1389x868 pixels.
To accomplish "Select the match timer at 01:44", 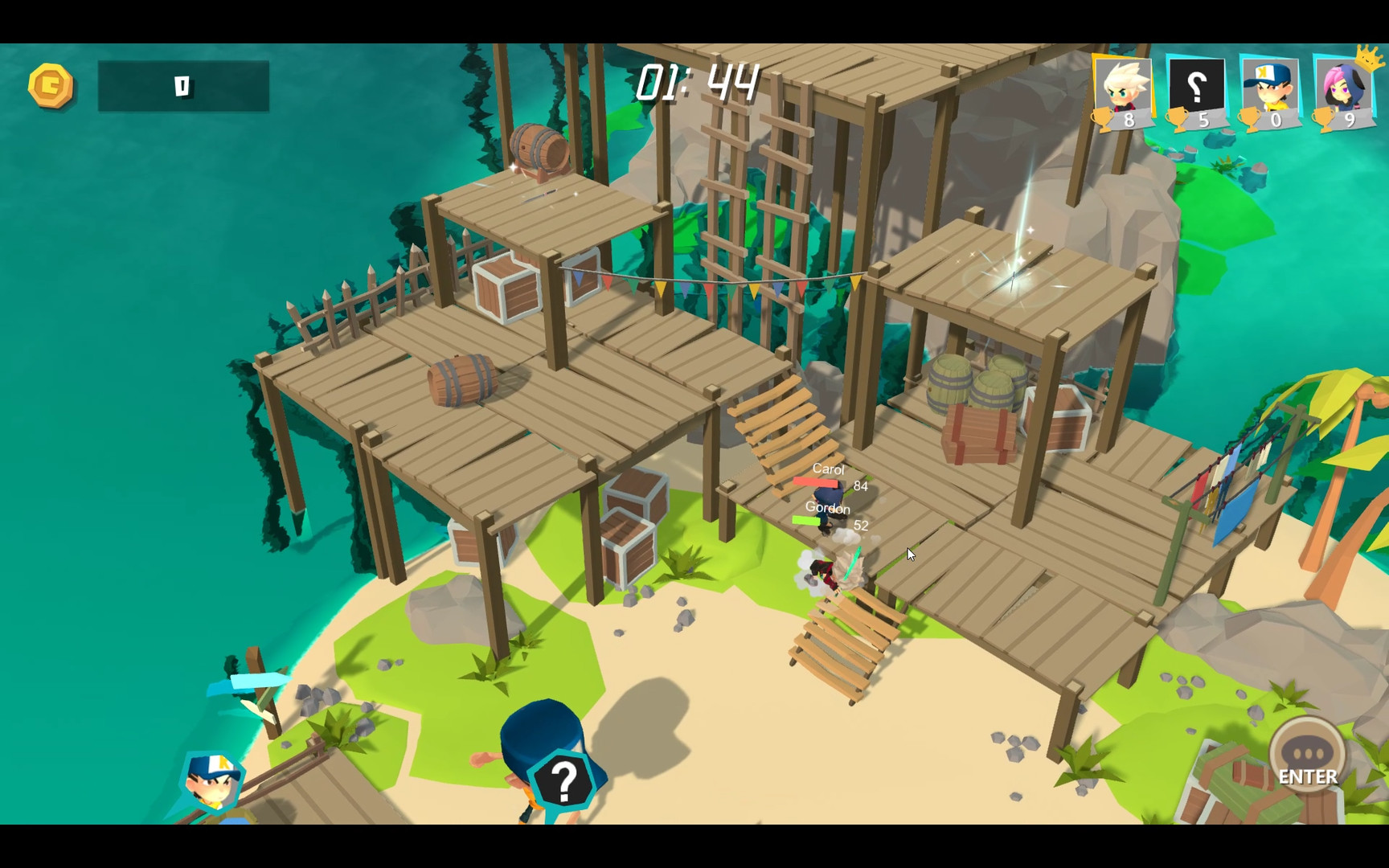I will (x=696, y=80).
